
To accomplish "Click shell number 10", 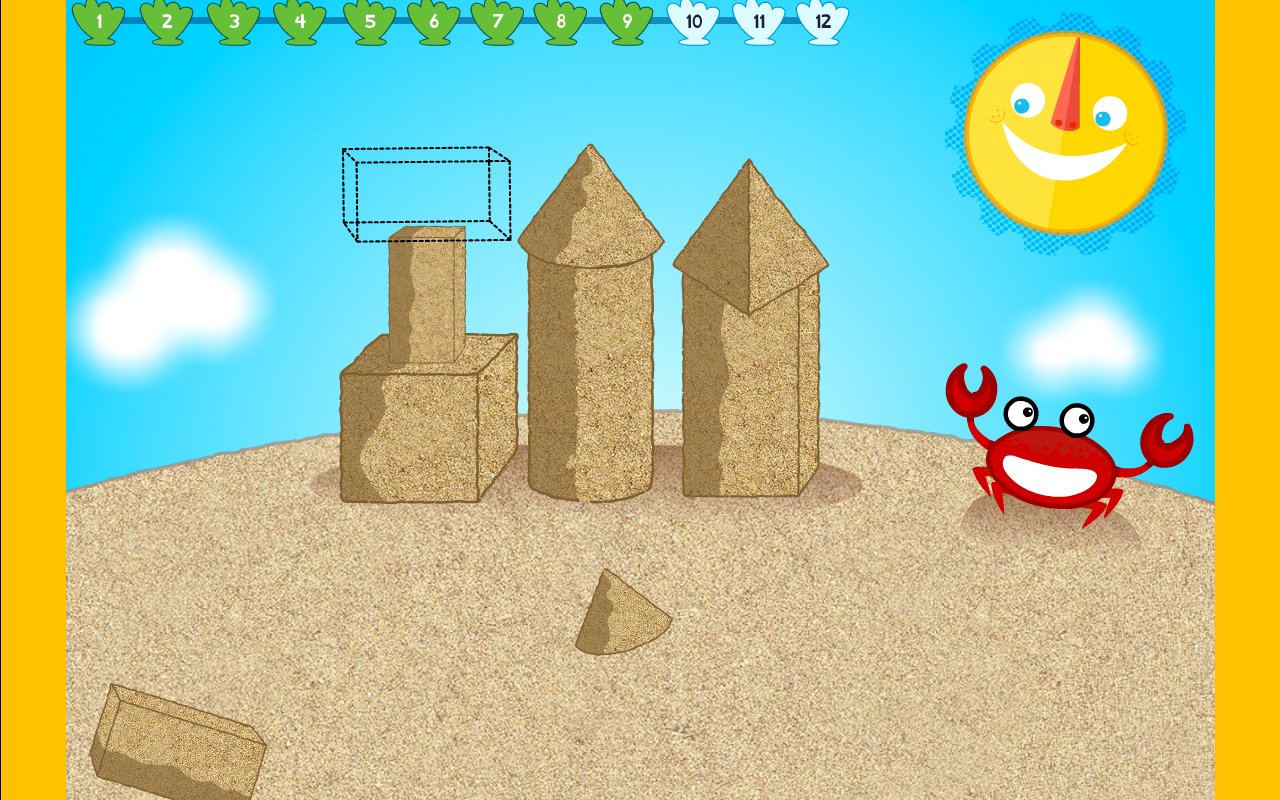I will pyautogui.click(x=693, y=18).
